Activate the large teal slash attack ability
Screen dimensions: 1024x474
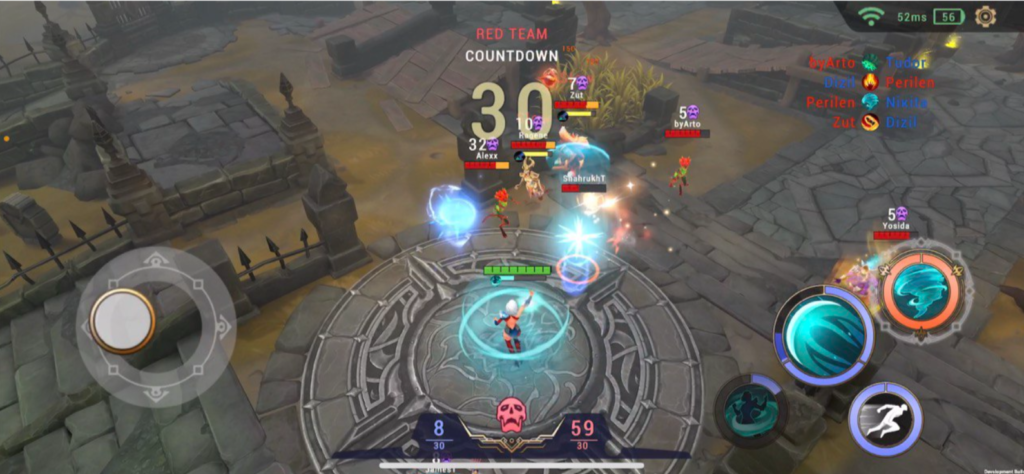click(x=826, y=333)
